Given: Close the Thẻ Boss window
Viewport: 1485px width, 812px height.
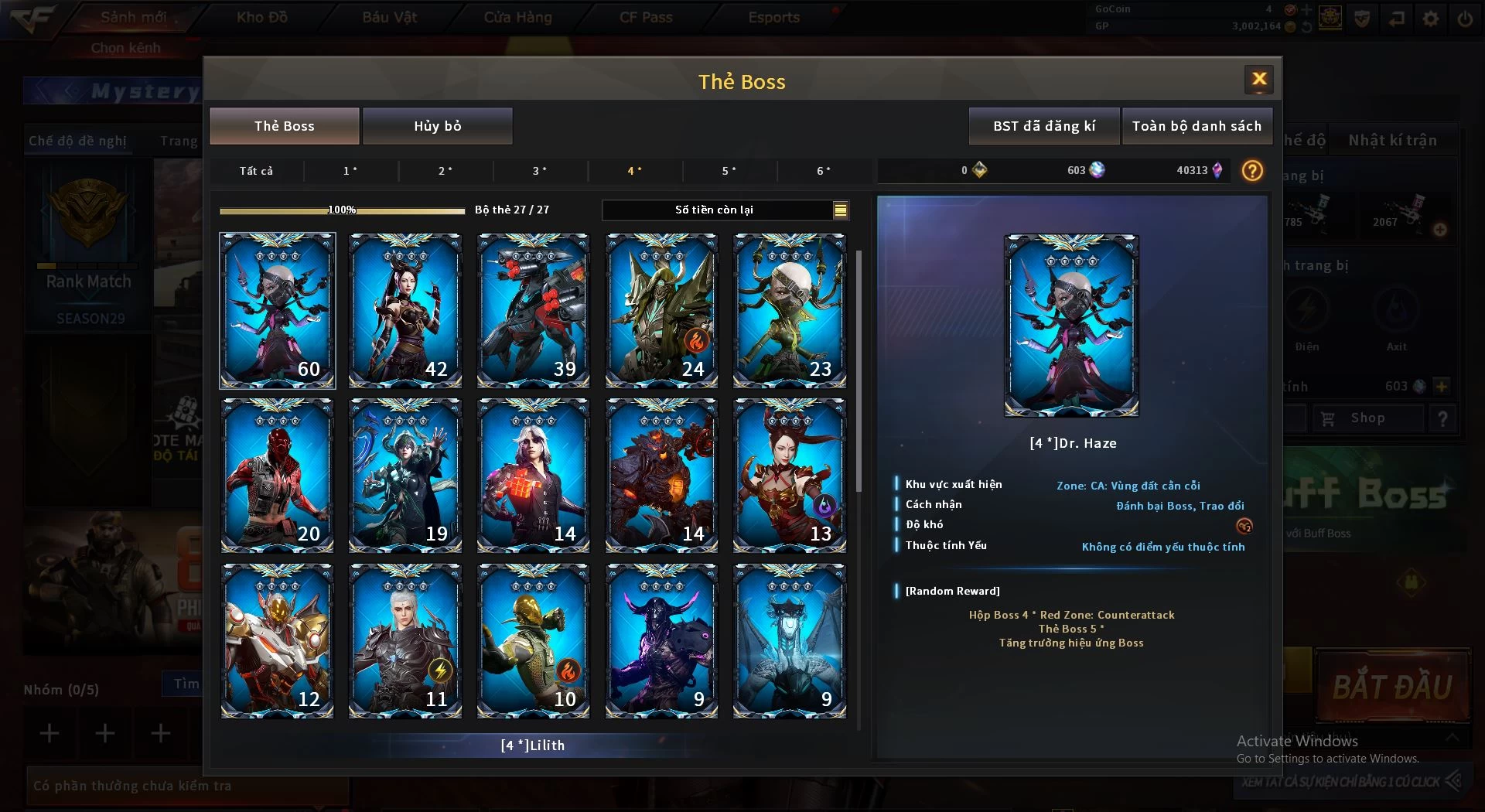Looking at the screenshot, I should coord(1258,79).
